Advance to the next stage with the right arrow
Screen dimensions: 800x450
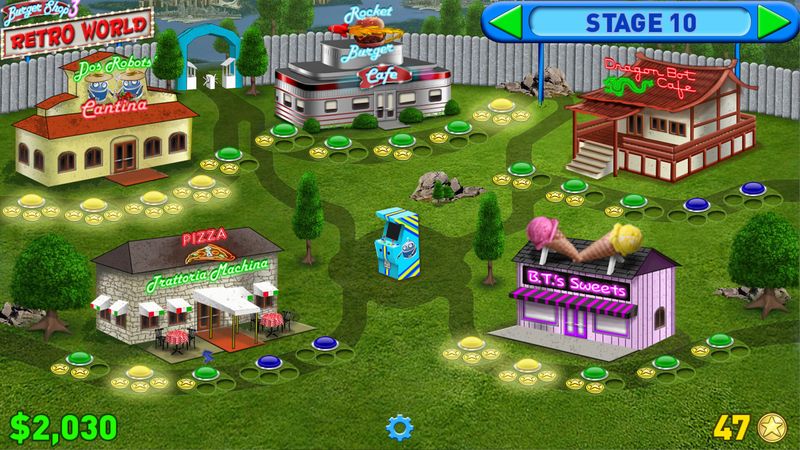[769, 21]
